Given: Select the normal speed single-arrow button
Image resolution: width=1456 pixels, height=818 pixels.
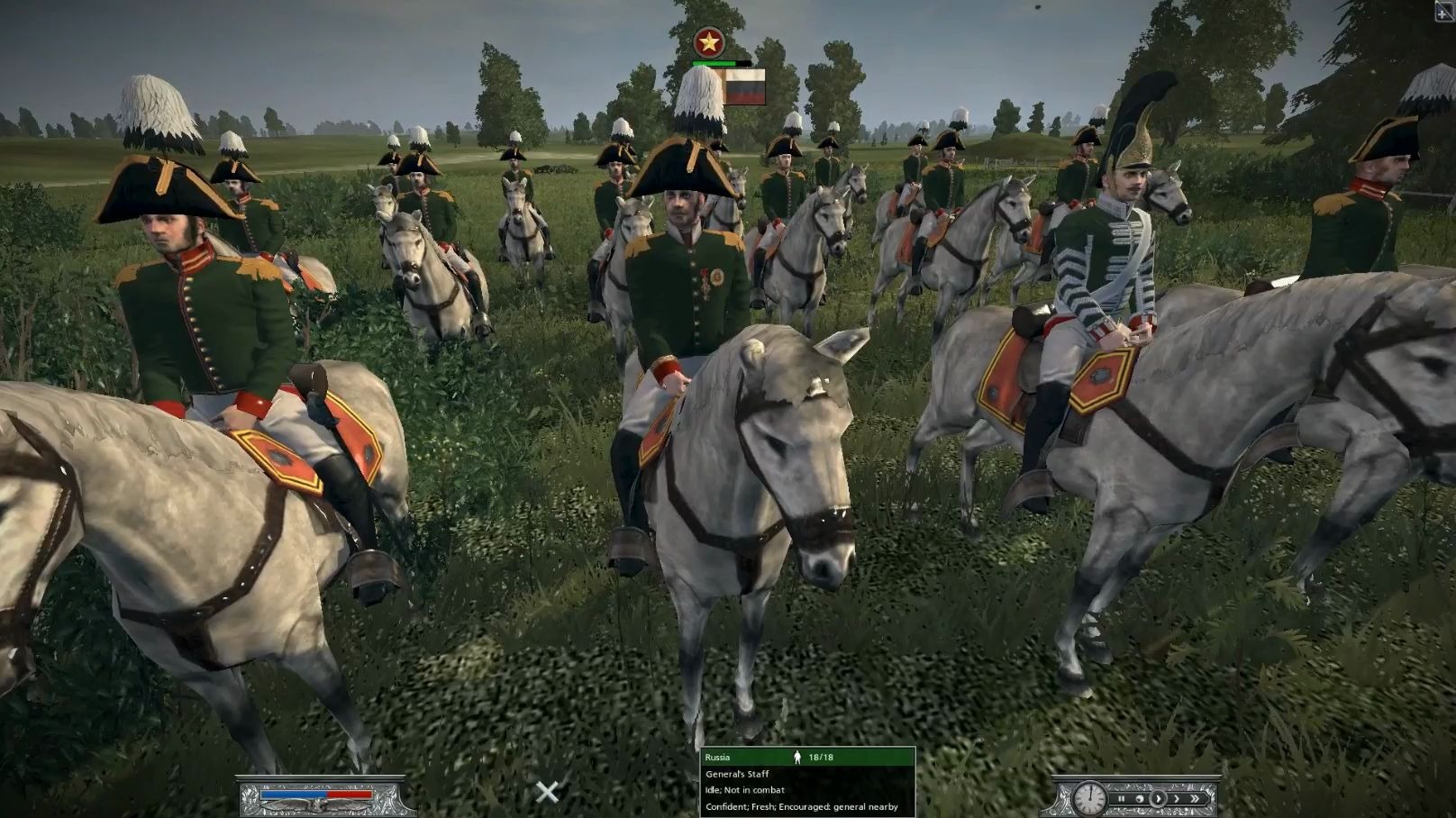Looking at the screenshot, I should tap(1159, 798).
